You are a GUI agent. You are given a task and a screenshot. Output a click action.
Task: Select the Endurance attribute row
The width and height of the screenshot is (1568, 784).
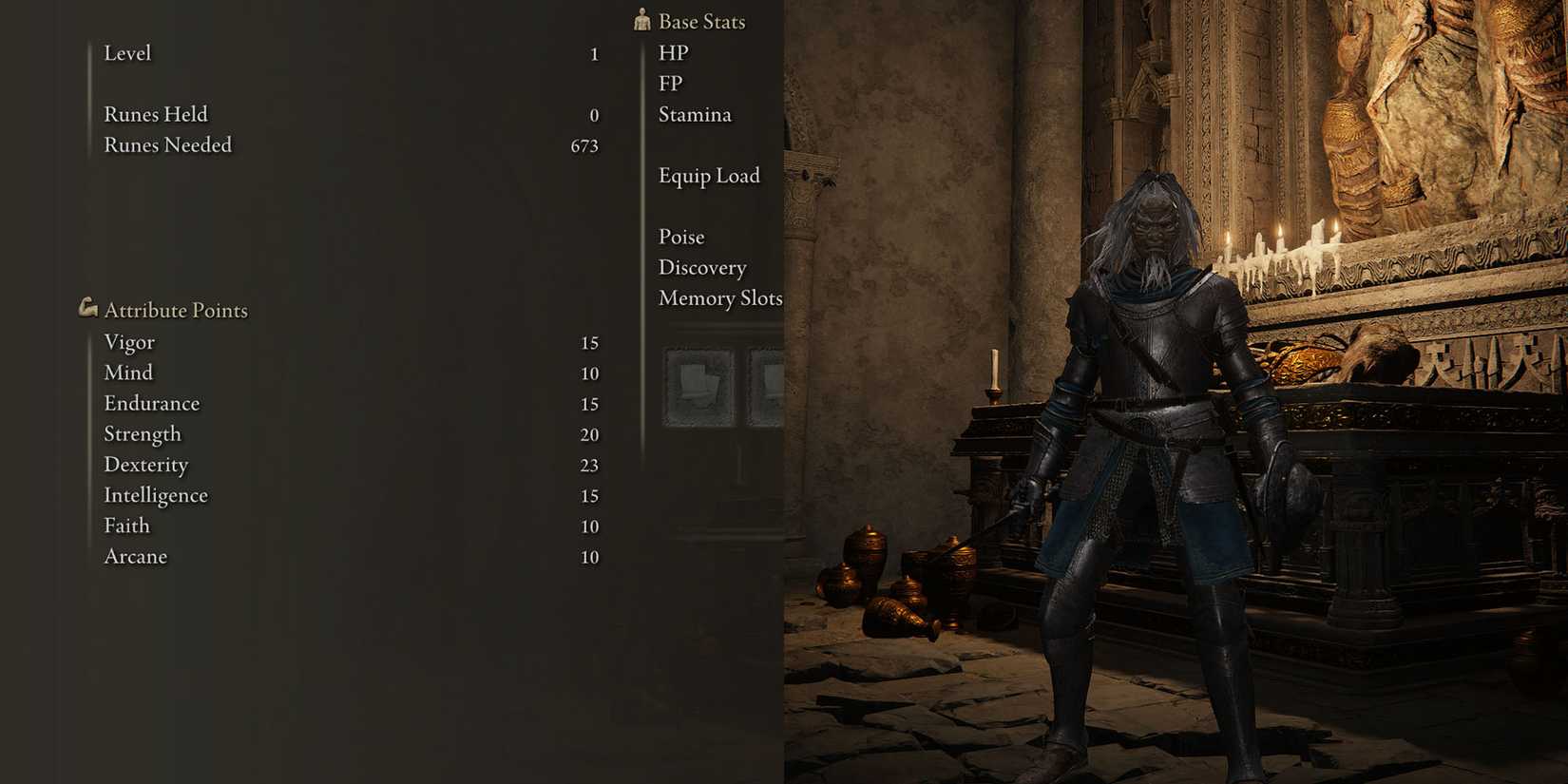[152, 403]
